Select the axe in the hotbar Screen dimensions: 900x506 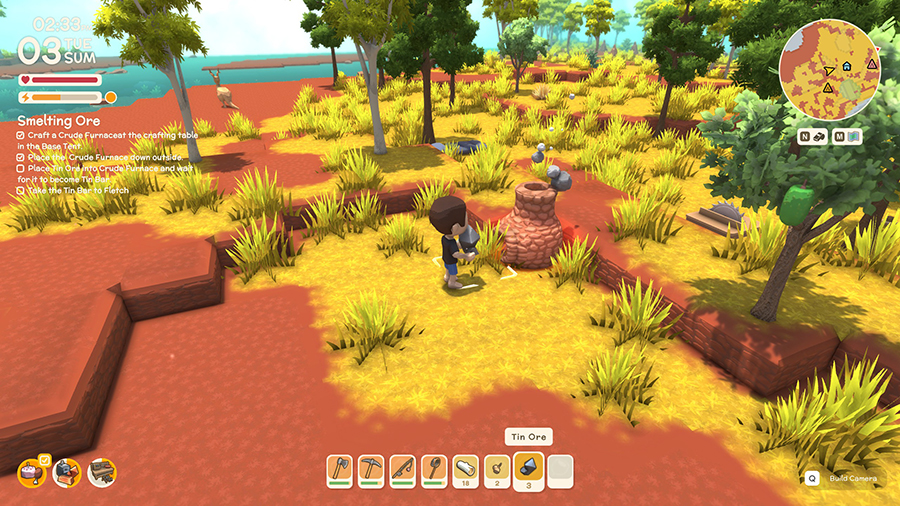341,468
